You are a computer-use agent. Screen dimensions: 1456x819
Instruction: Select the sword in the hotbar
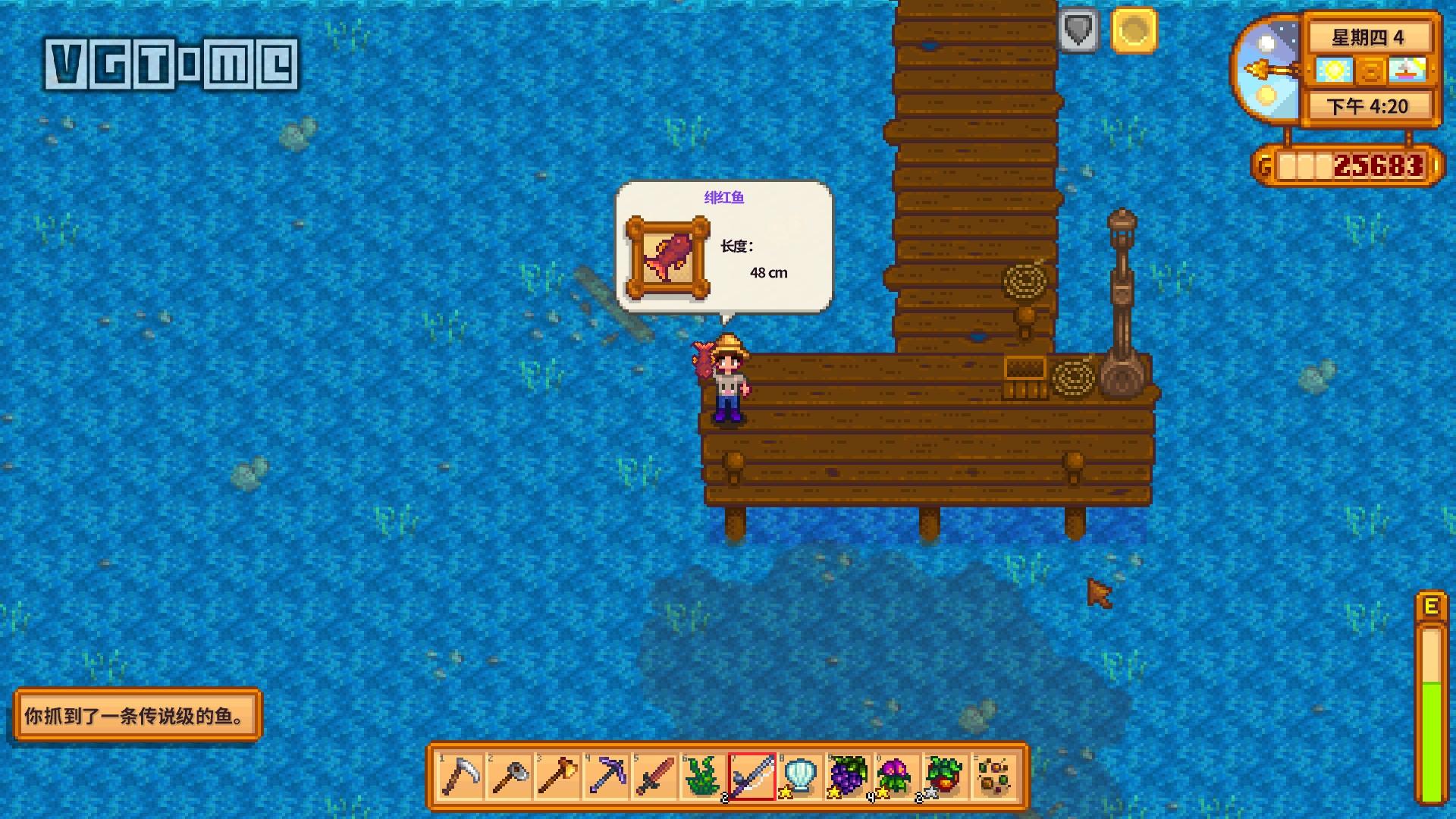[x=654, y=777]
